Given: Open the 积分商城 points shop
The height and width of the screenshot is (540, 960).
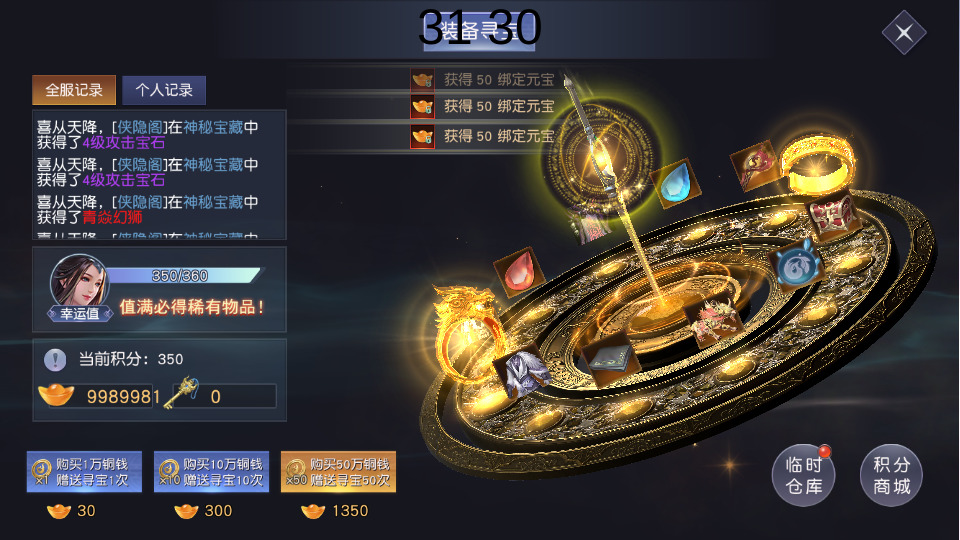Looking at the screenshot, I should tap(891, 476).
